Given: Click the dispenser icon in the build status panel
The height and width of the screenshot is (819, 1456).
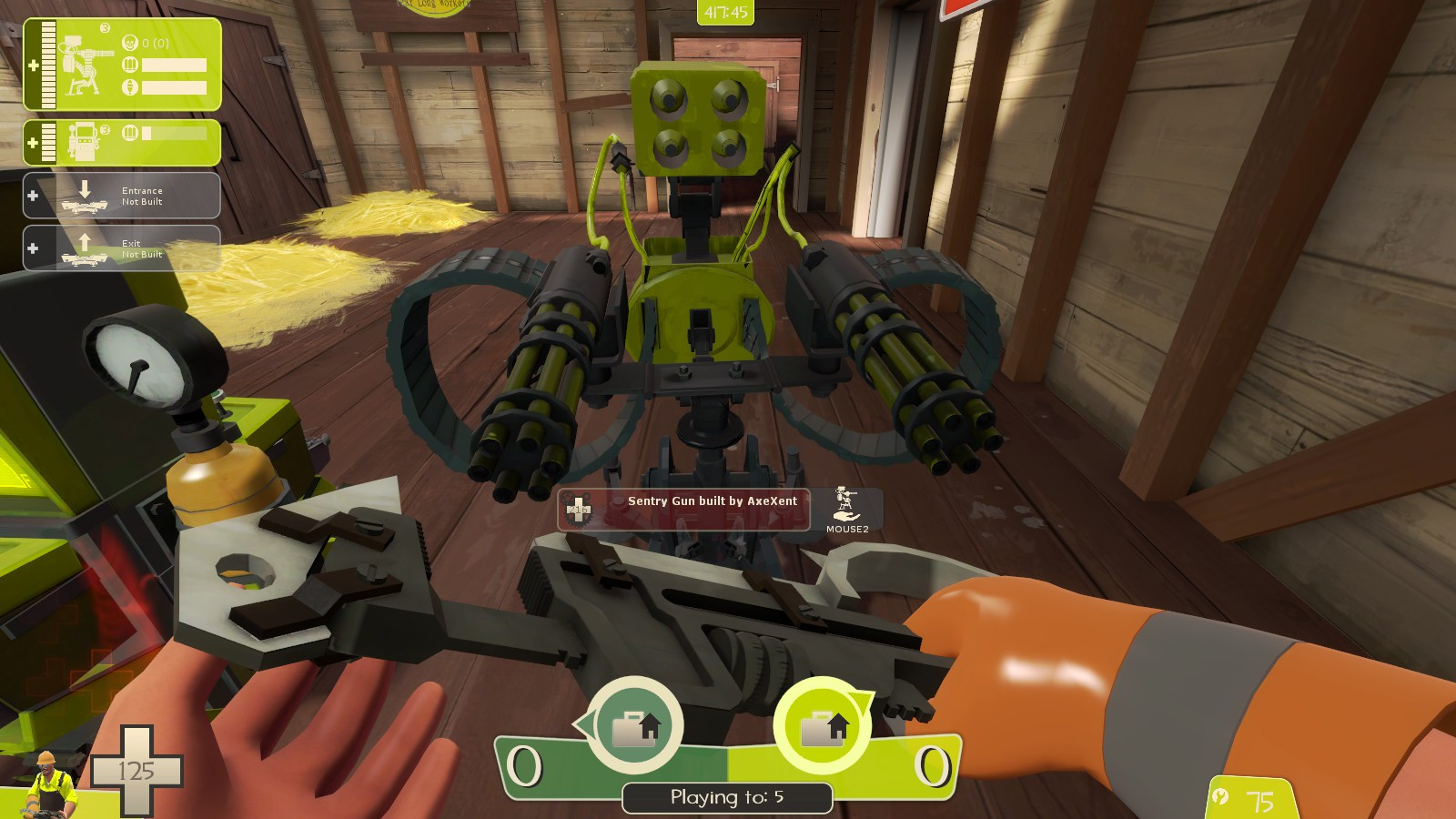Looking at the screenshot, I should (x=85, y=141).
